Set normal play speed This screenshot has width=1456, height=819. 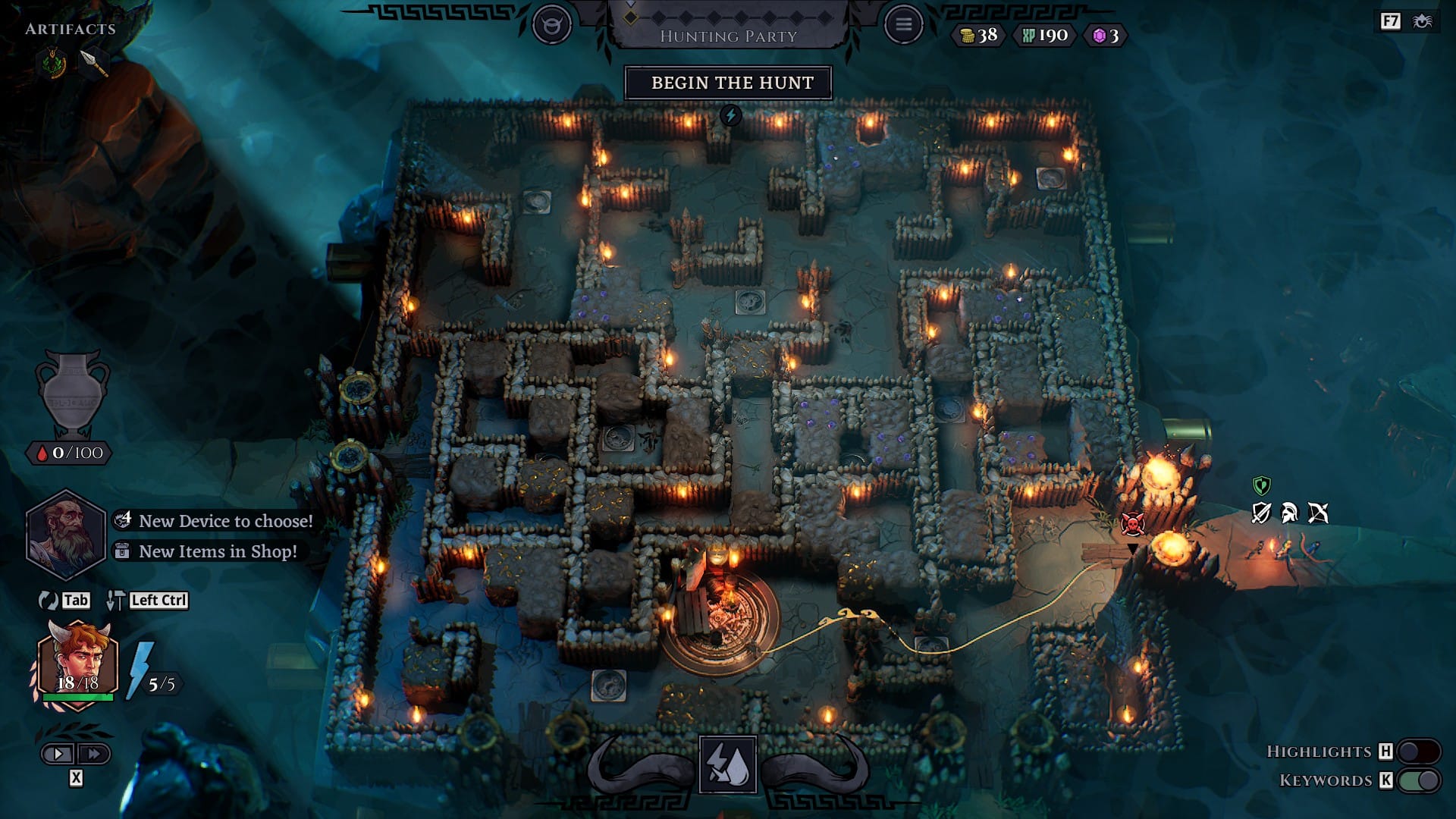(58, 754)
